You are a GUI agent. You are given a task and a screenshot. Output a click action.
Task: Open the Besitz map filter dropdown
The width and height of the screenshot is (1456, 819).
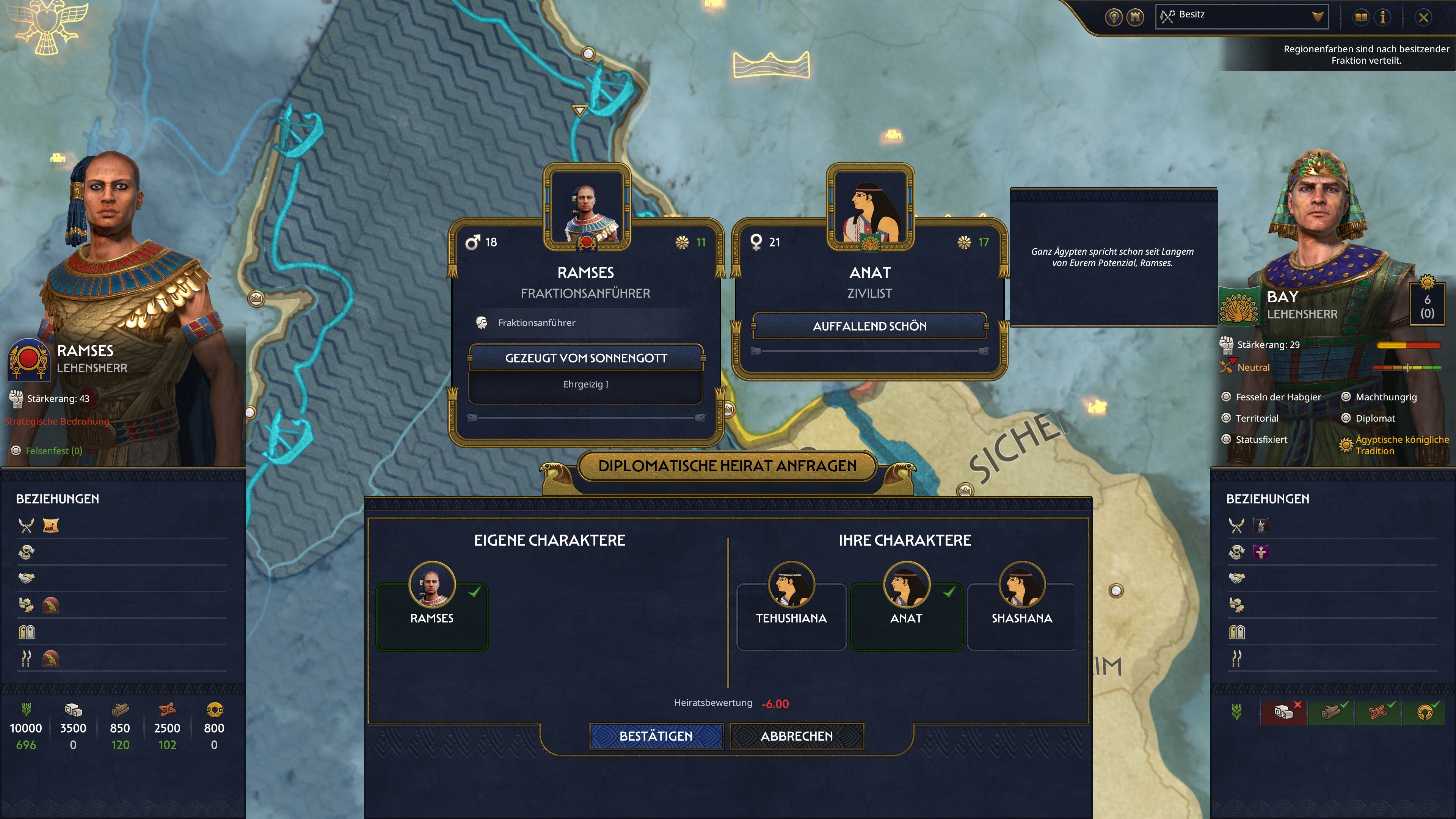[1242, 16]
